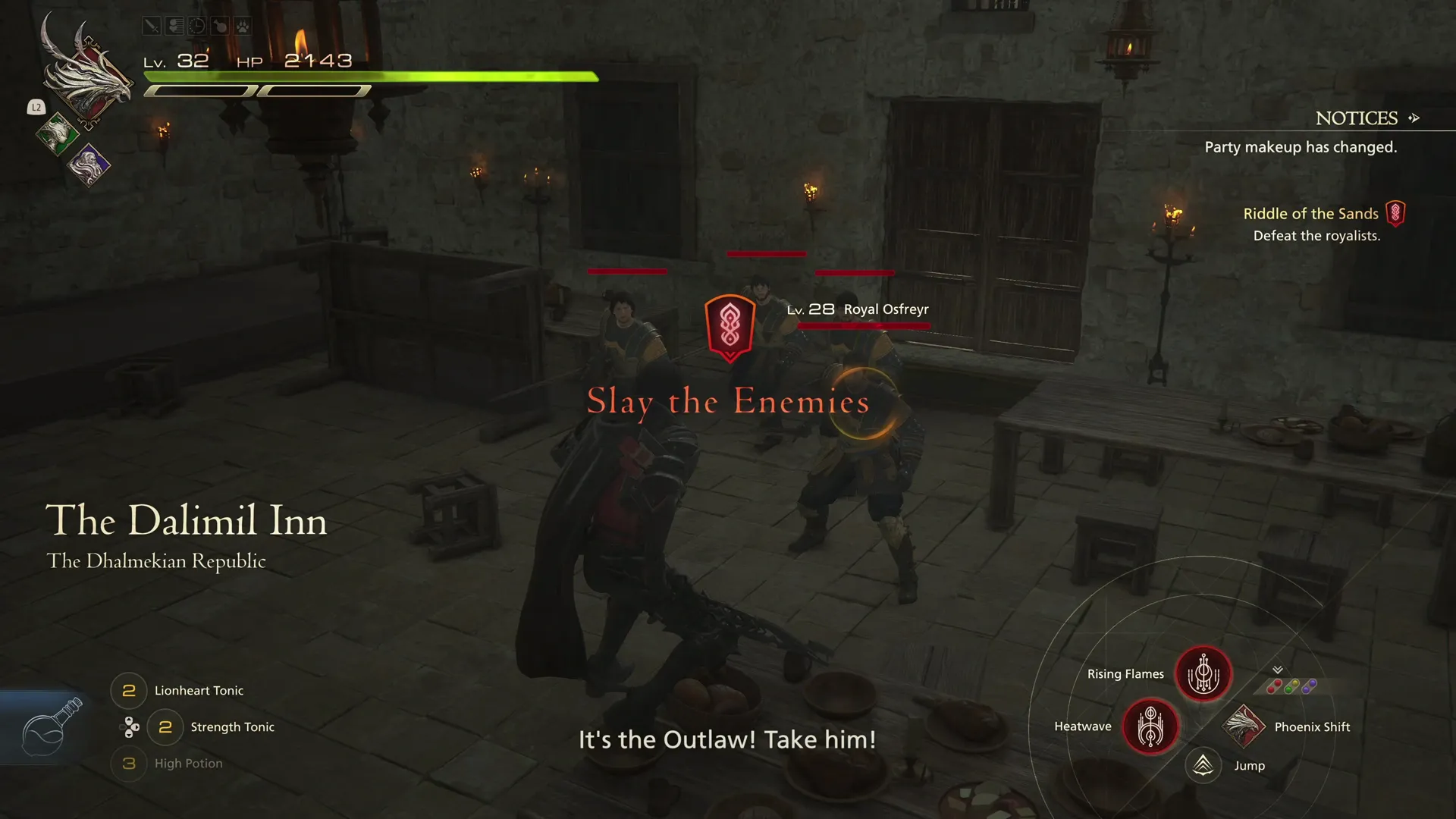1456x819 pixels.
Task: Toggle the High Potion shortcut slot
Action: [128, 764]
